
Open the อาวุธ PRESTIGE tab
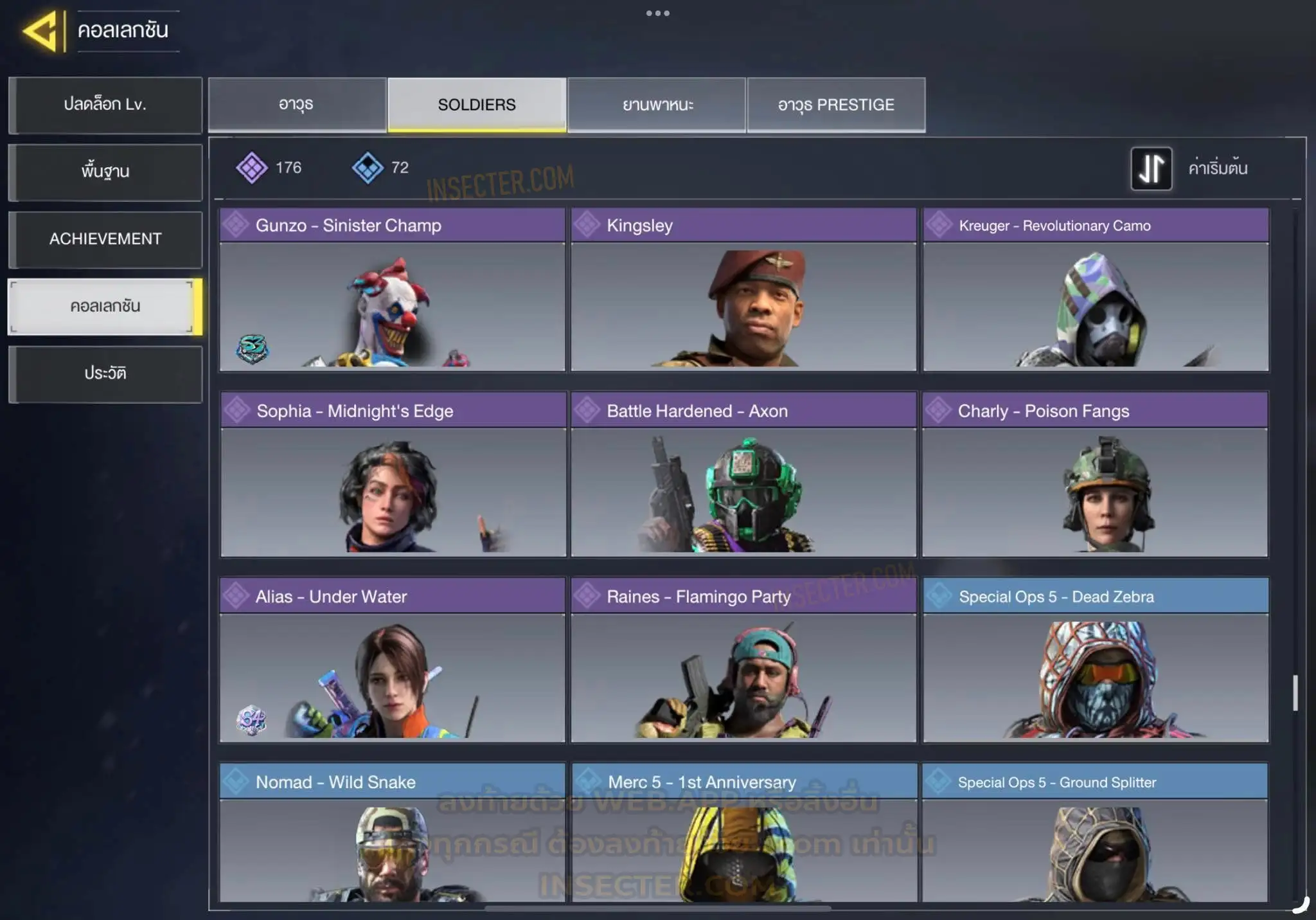tap(836, 105)
